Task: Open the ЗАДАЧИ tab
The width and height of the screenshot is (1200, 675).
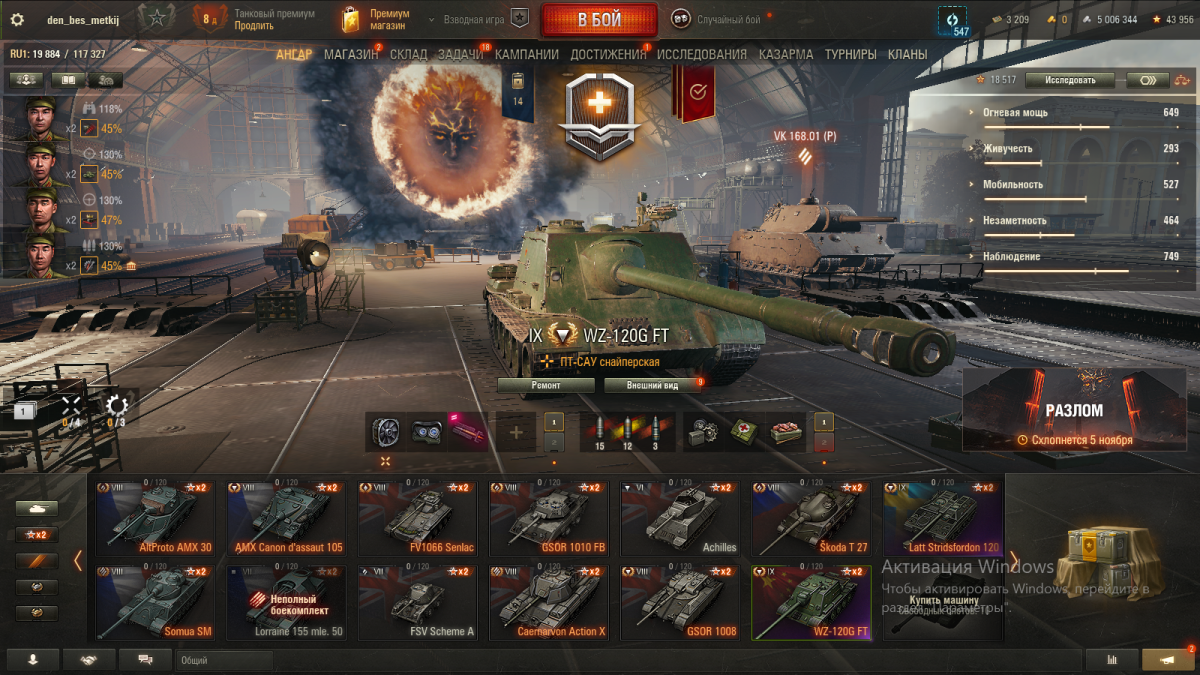Action: [460, 55]
